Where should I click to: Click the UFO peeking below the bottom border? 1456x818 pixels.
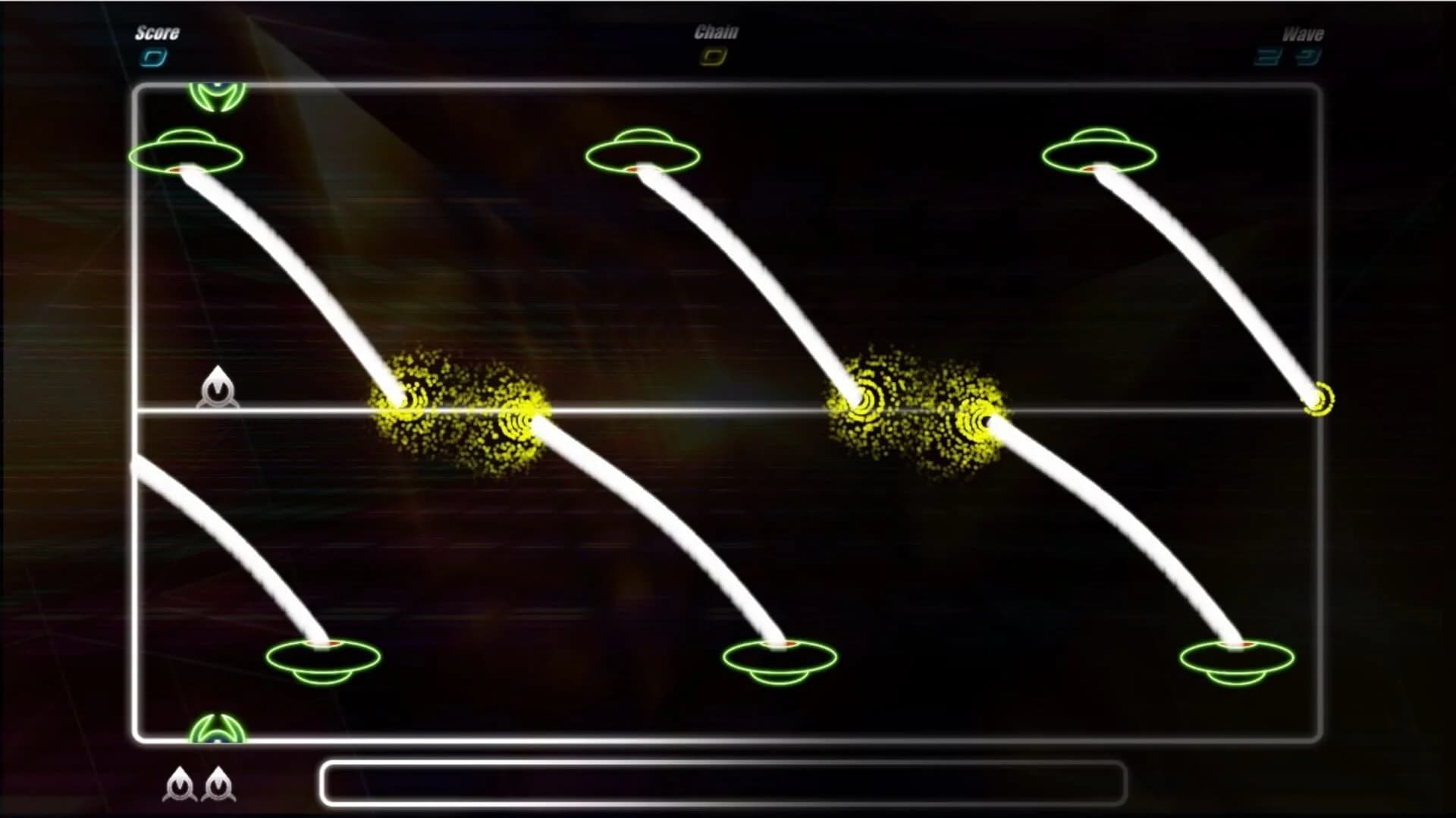(x=218, y=729)
